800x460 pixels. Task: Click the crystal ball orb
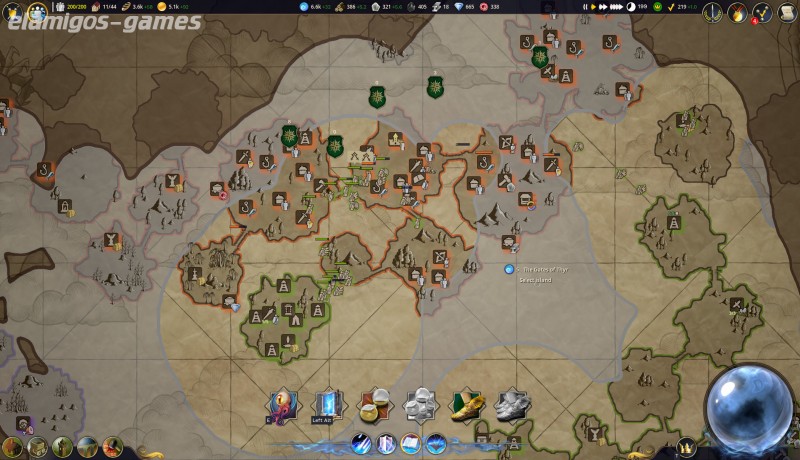click(x=749, y=407)
